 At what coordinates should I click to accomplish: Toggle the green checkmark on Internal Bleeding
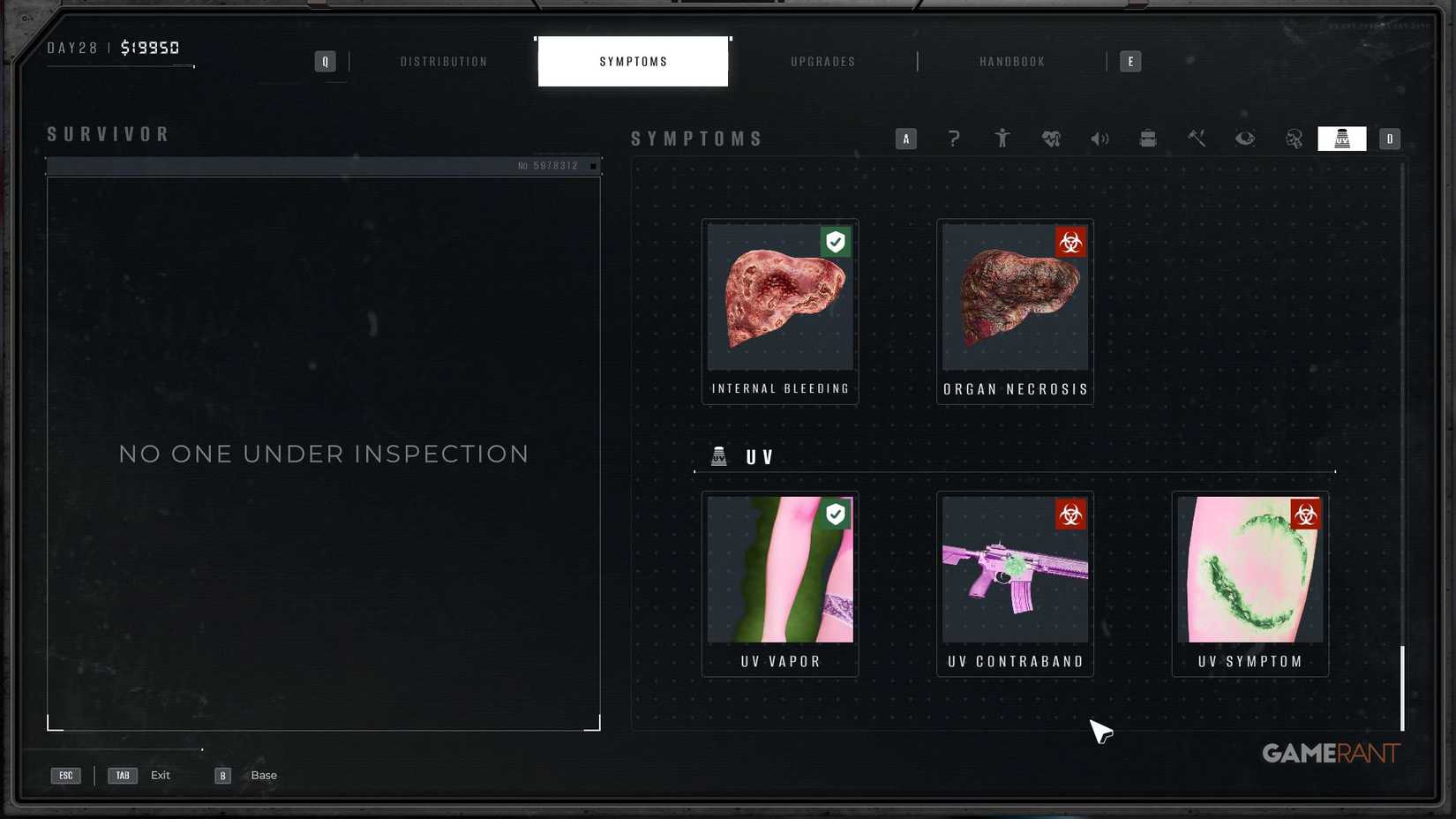pyautogui.click(x=835, y=242)
